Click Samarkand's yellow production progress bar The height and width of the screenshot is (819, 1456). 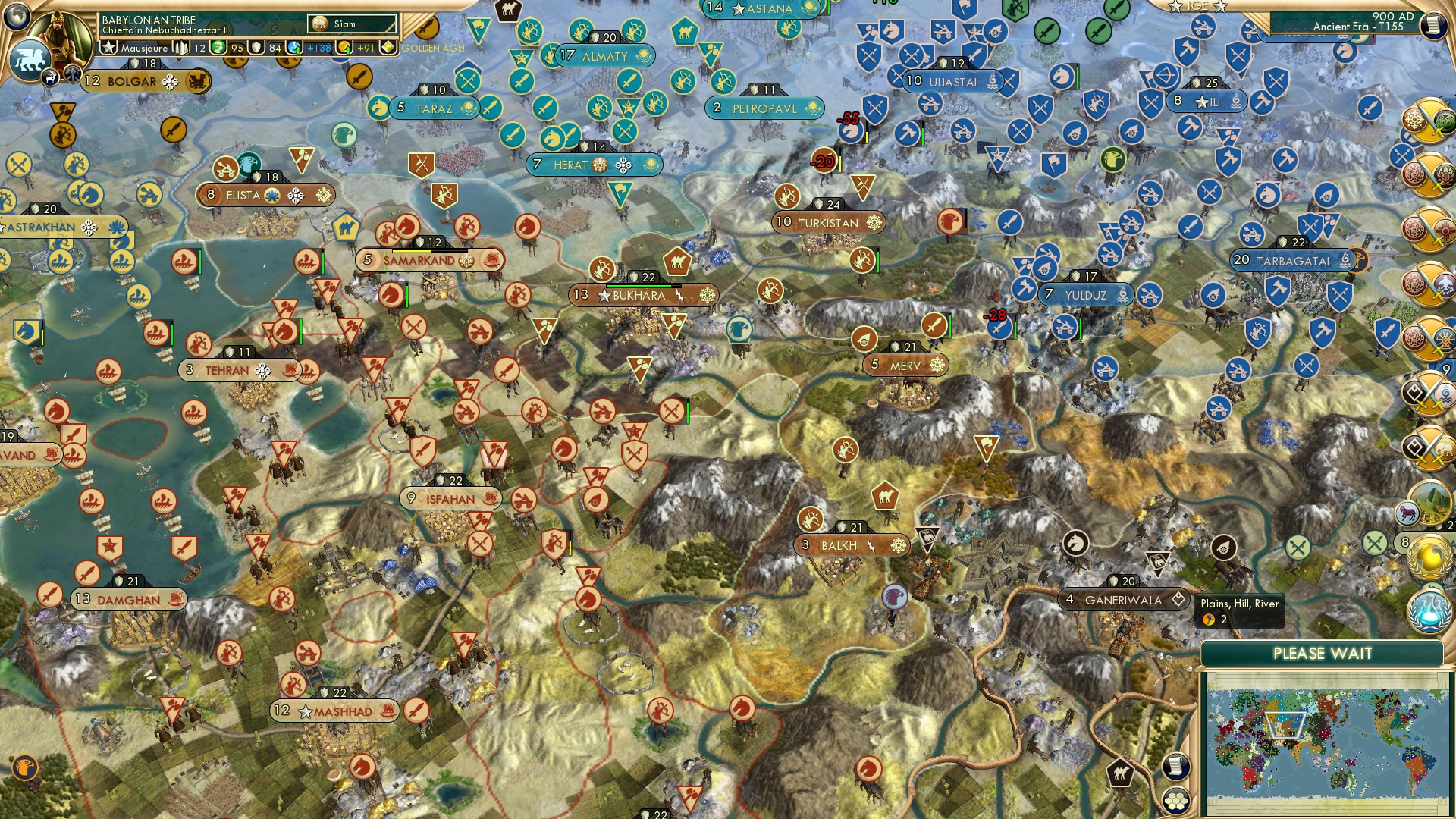(412, 251)
